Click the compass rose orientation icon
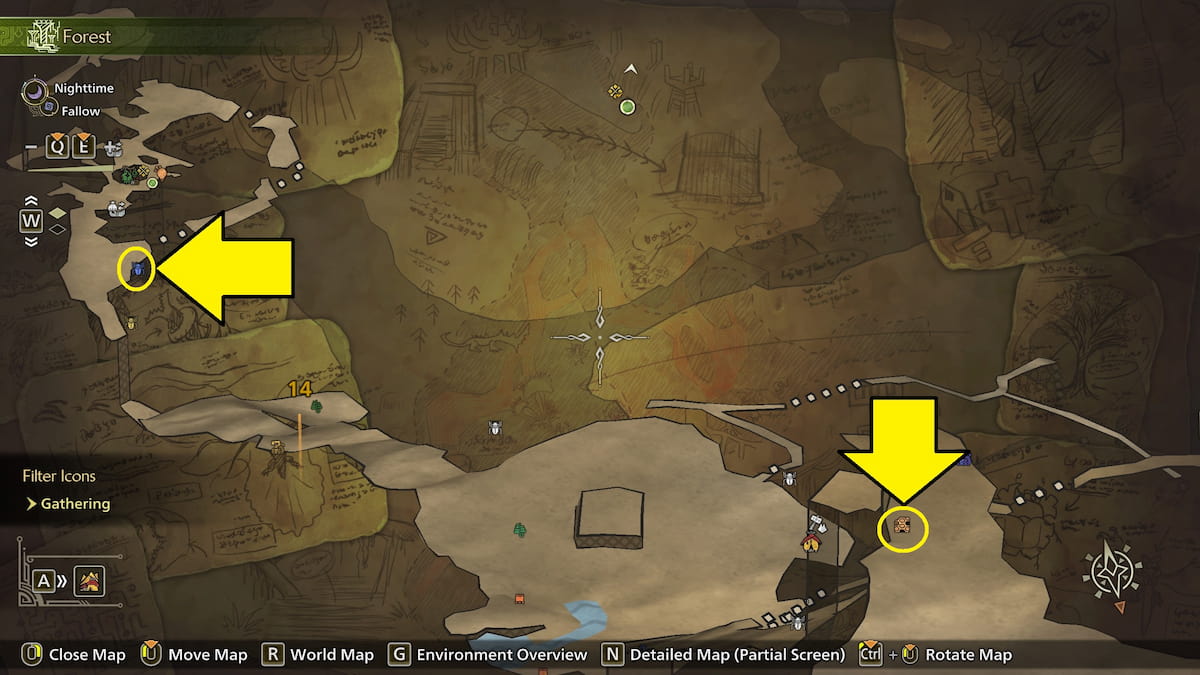Viewport: 1200px width, 675px height. pos(1117,574)
